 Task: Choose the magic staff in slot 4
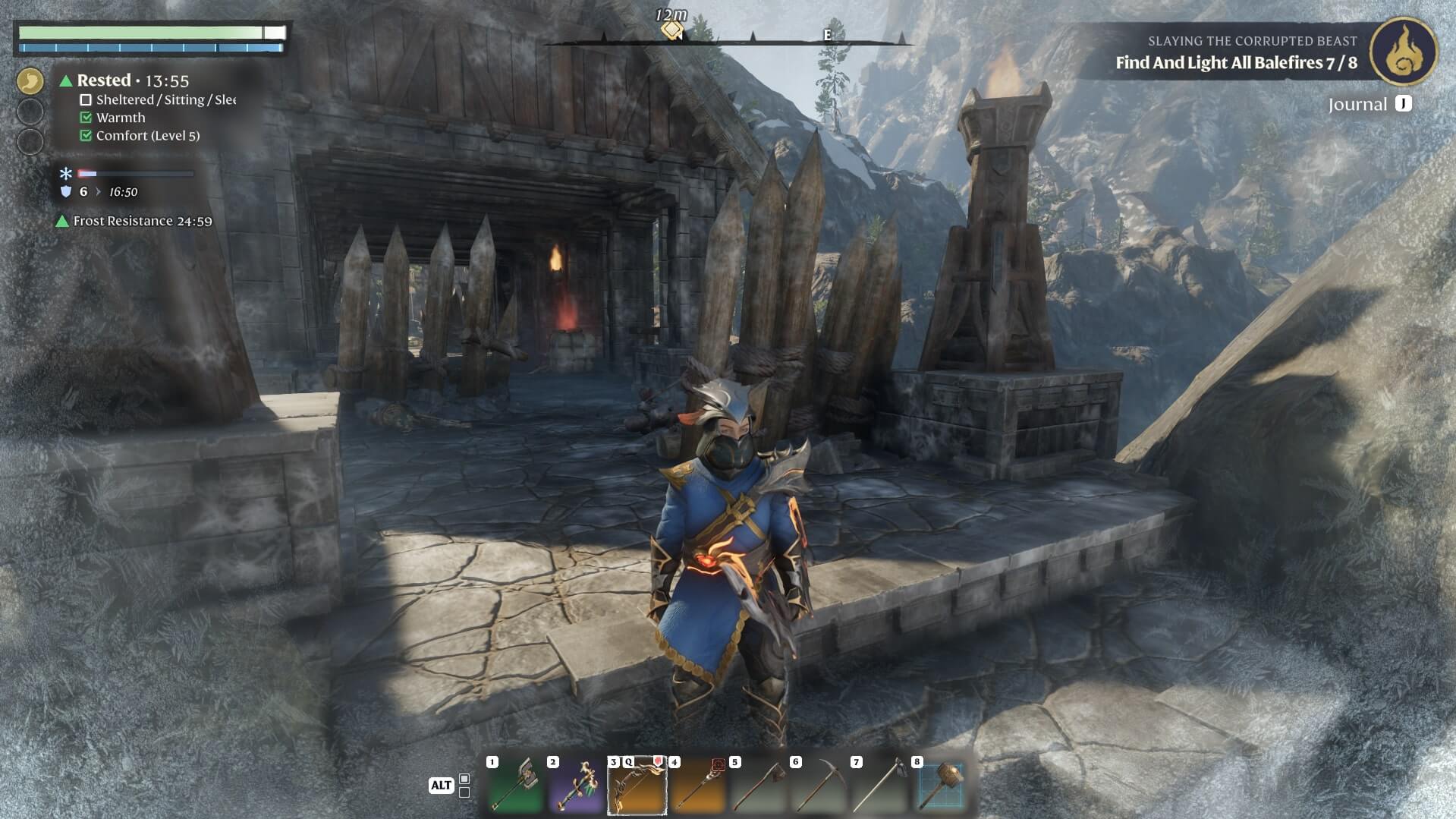point(697,785)
